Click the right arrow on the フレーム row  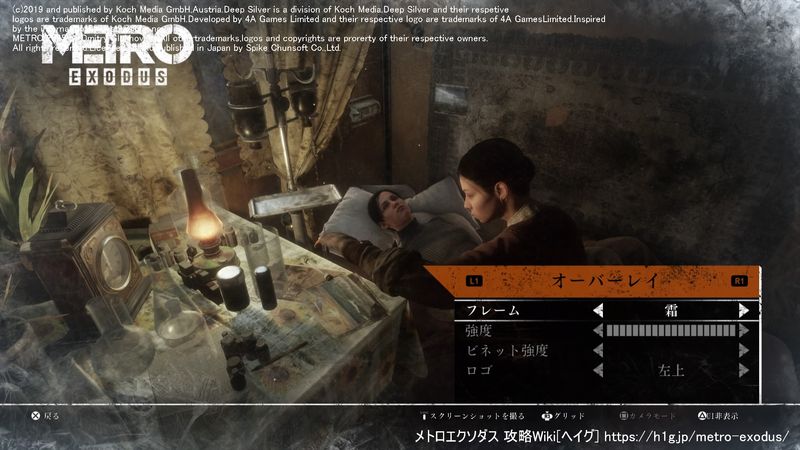(x=743, y=310)
